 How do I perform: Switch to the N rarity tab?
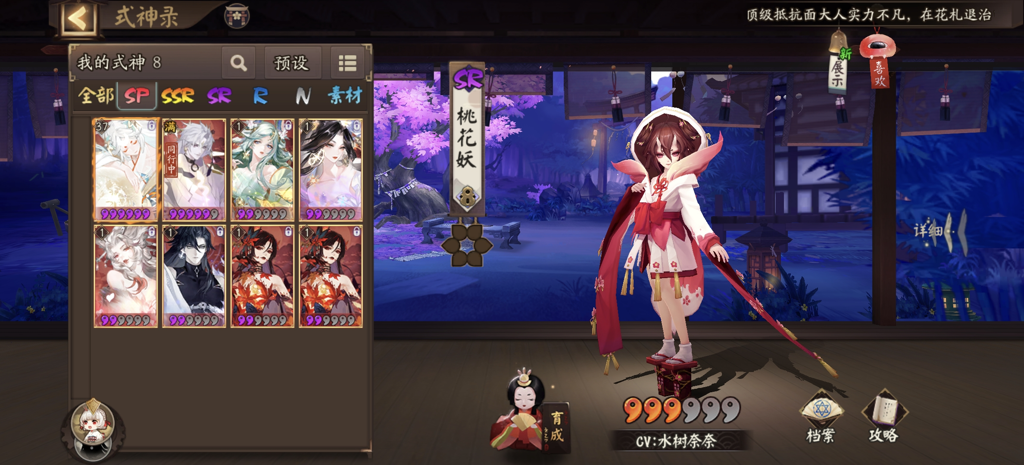tap(302, 96)
